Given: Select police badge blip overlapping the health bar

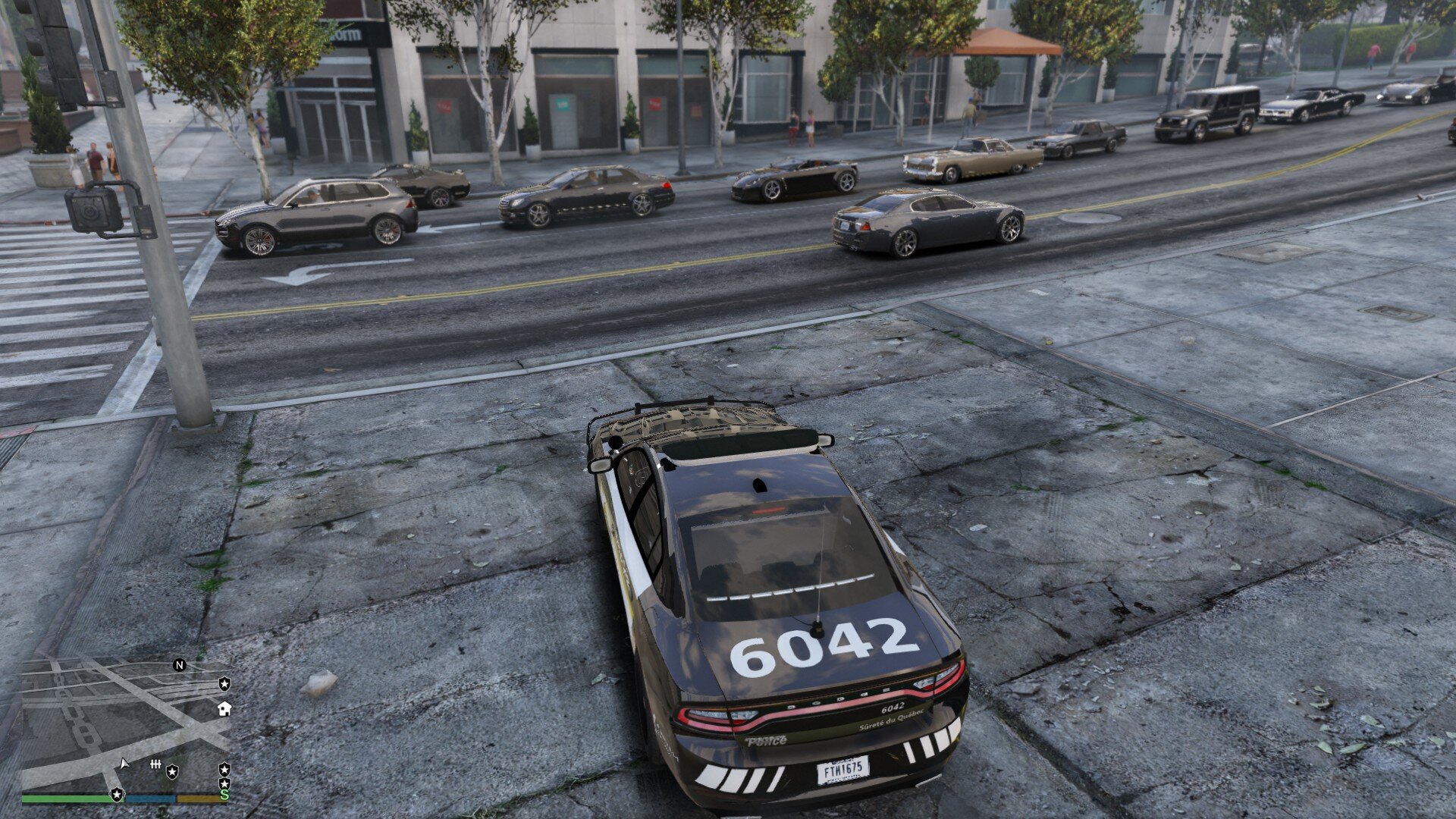Looking at the screenshot, I should point(117,794).
